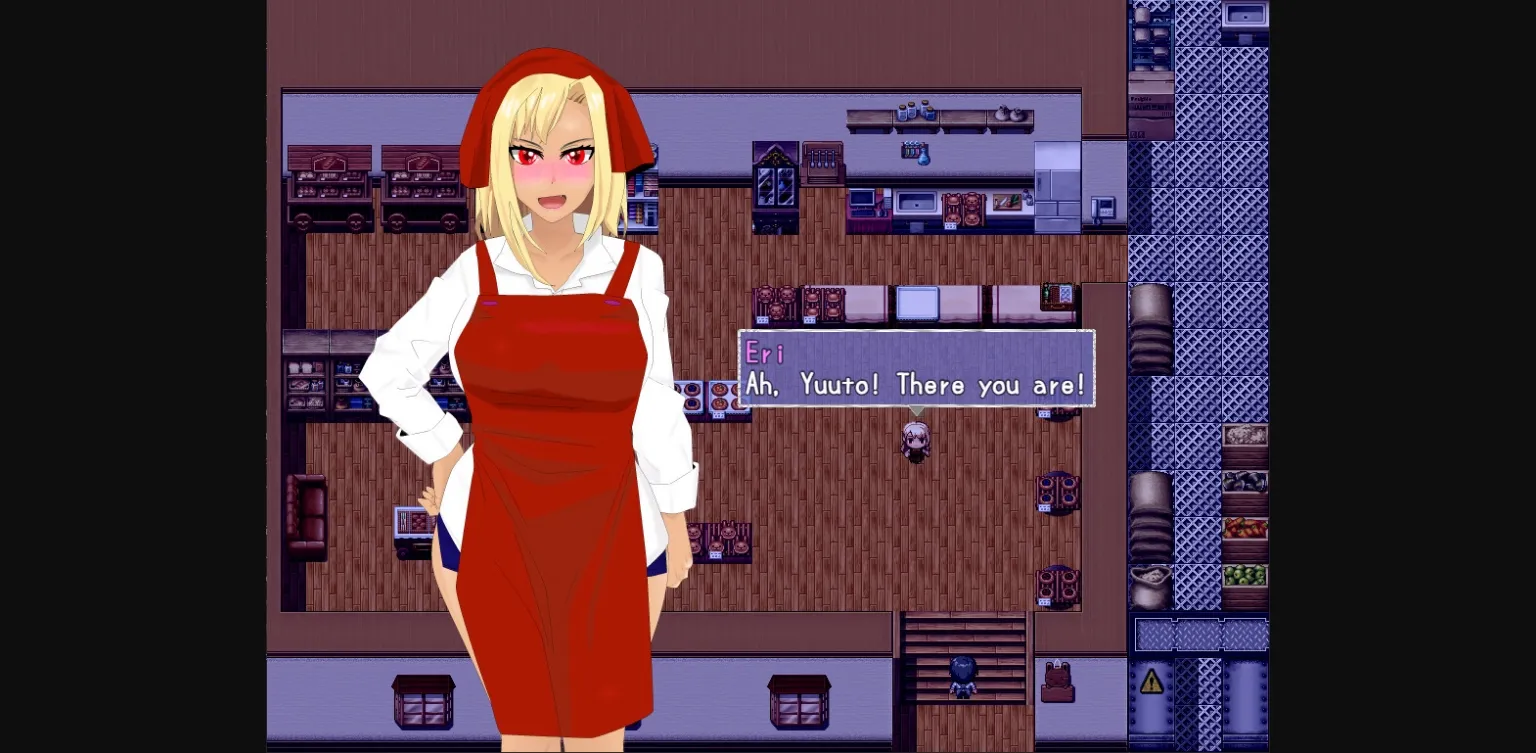
Task: Click the kitchen sink basin
Action: point(915,203)
